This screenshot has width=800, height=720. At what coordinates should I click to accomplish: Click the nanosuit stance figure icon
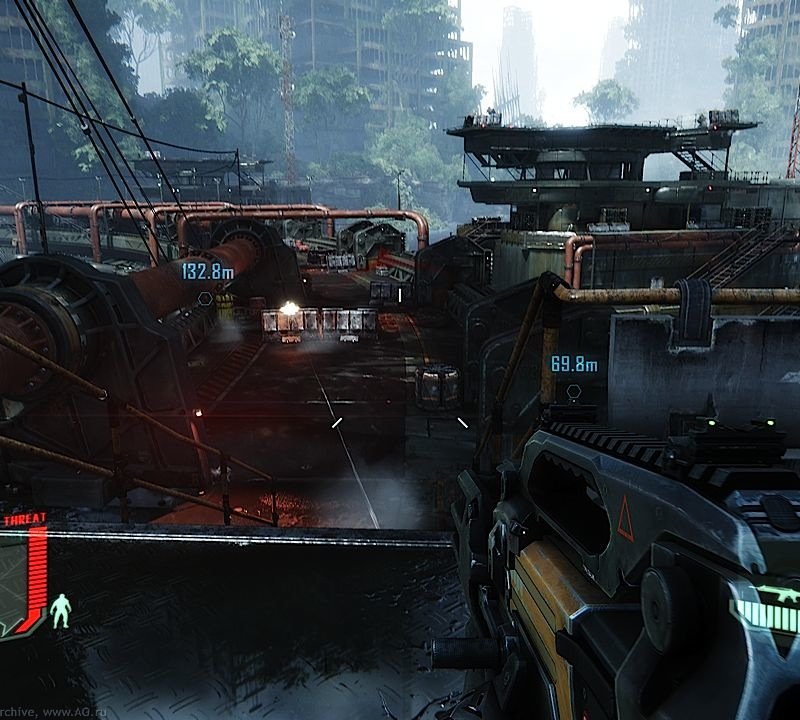point(61,610)
